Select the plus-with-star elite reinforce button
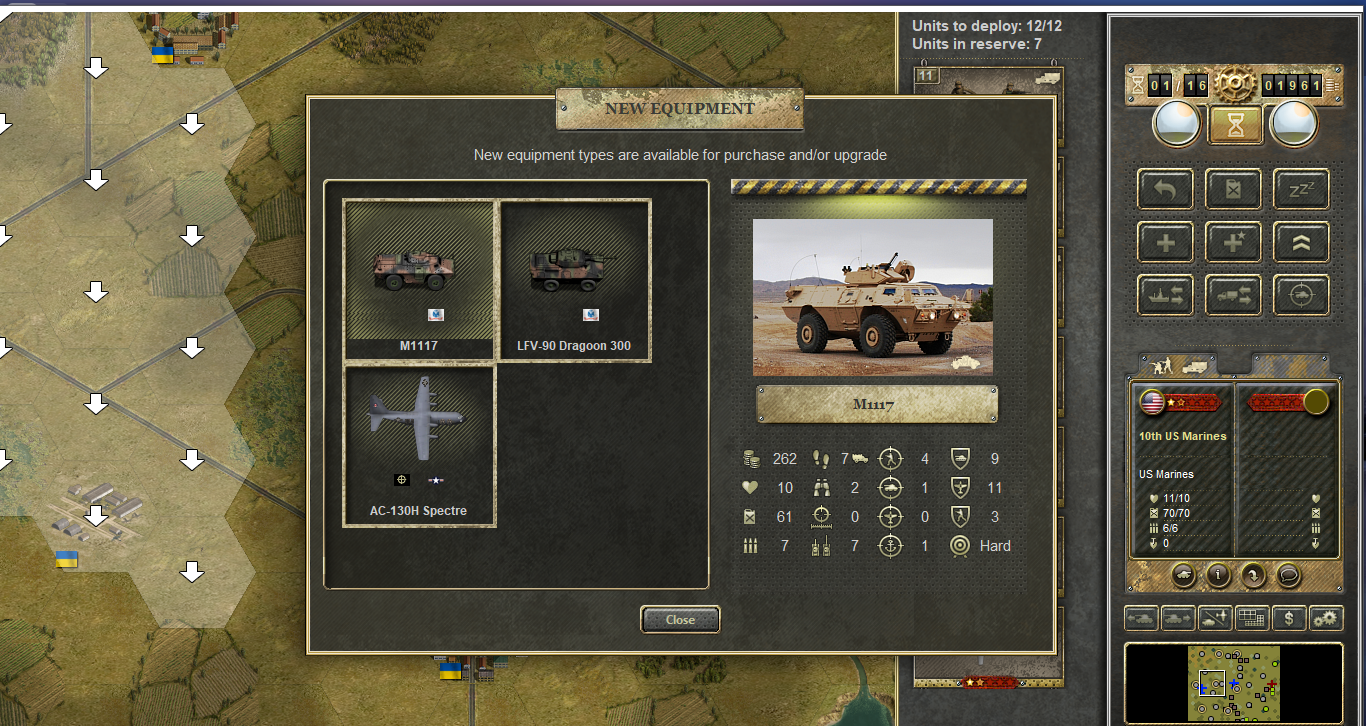 pyautogui.click(x=1234, y=242)
